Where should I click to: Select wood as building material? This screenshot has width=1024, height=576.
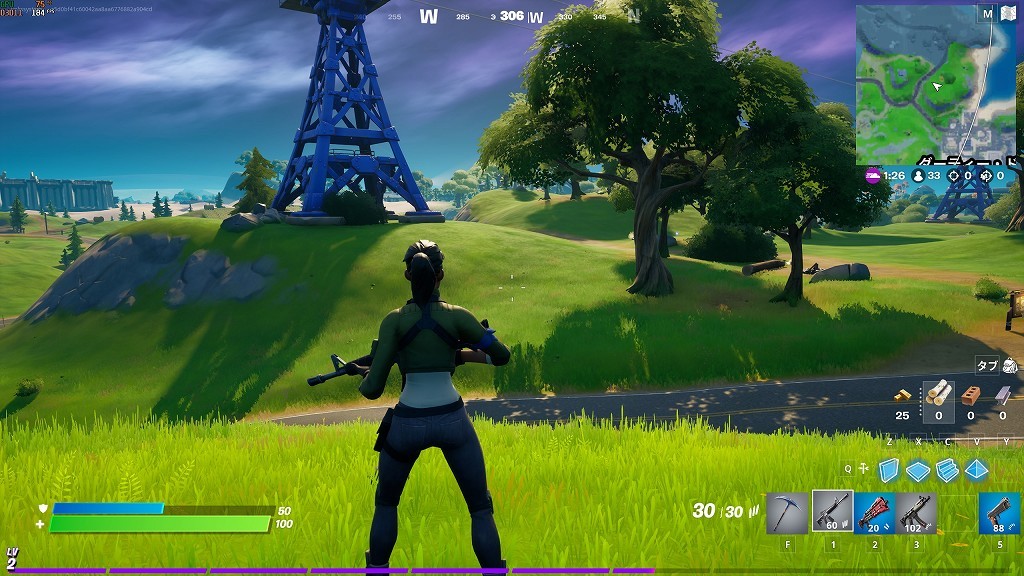[x=938, y=395]
